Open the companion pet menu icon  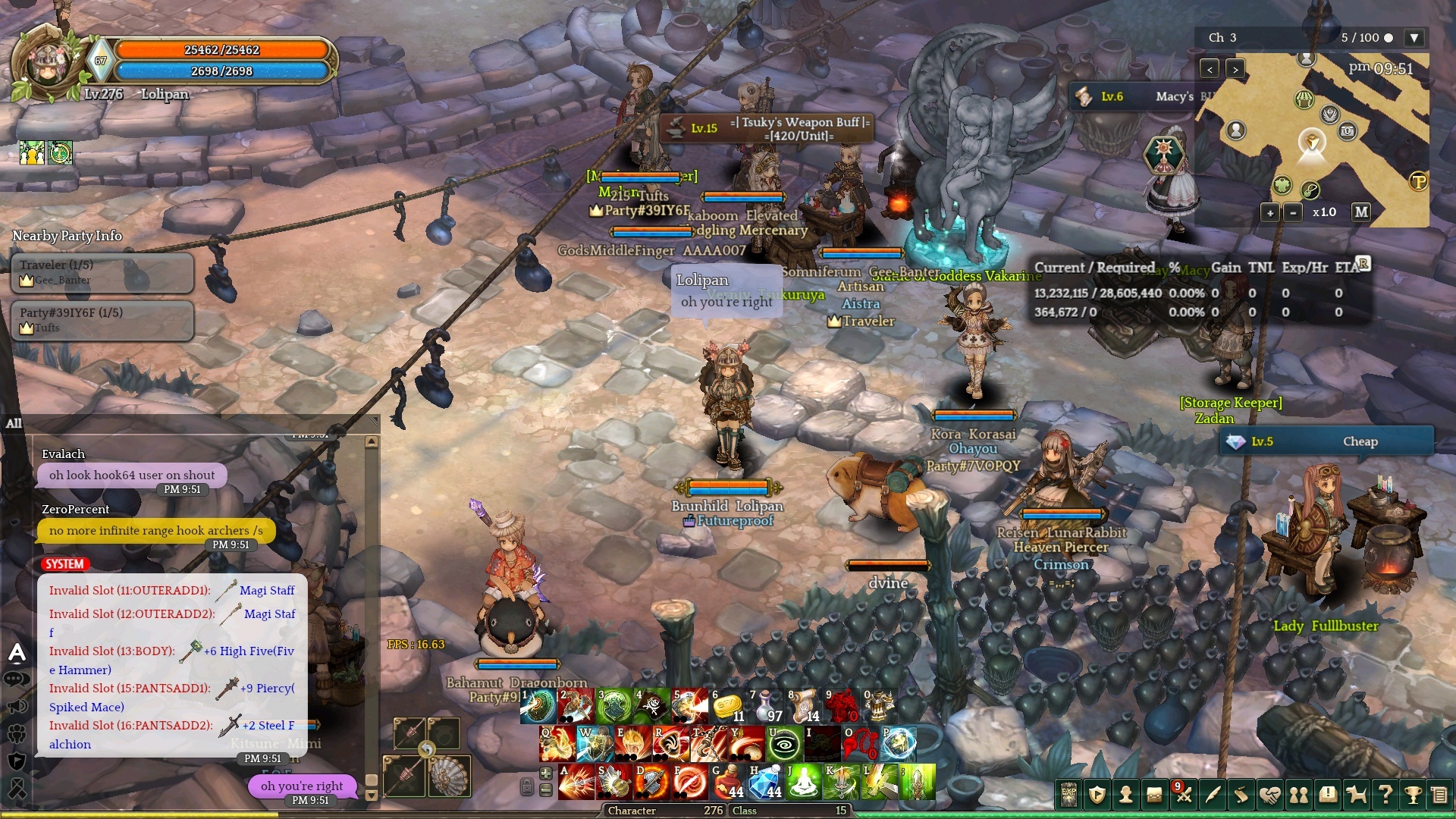(x=1356, y=795)
